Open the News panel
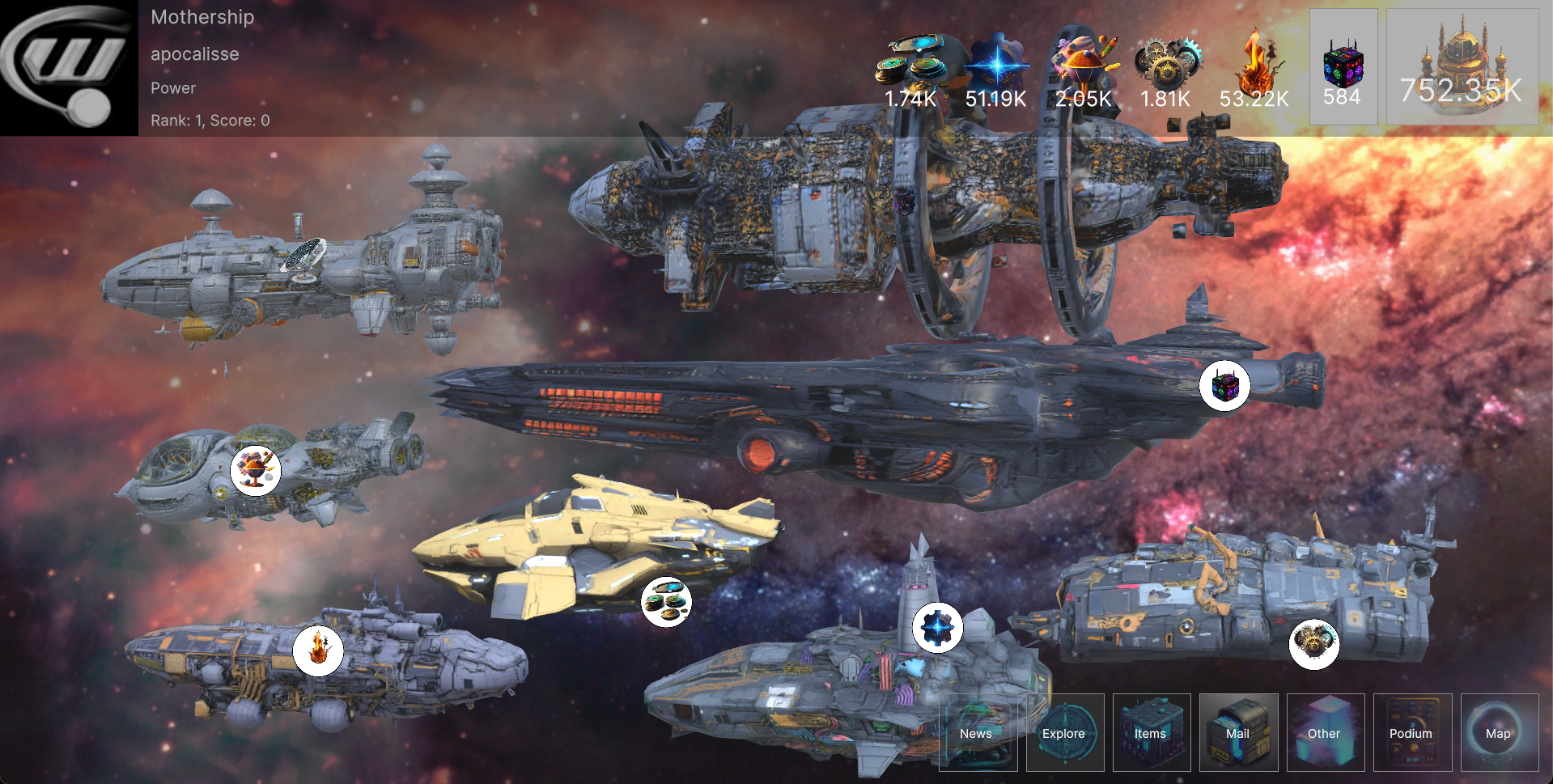This screenshot has height=784, width=1553. [977, 732]
